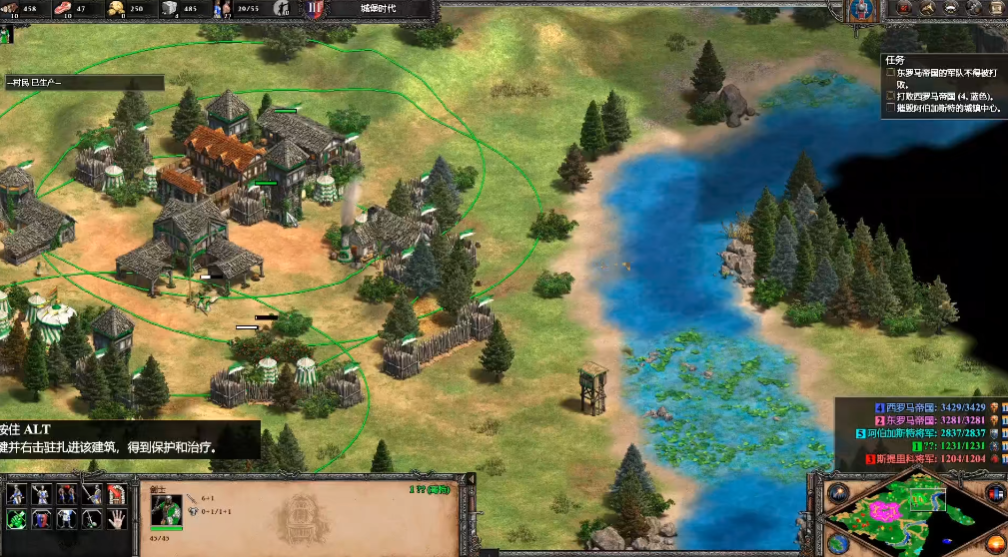Select the globe minimap mode button
Screen dimensions: 1008x557
838,543
